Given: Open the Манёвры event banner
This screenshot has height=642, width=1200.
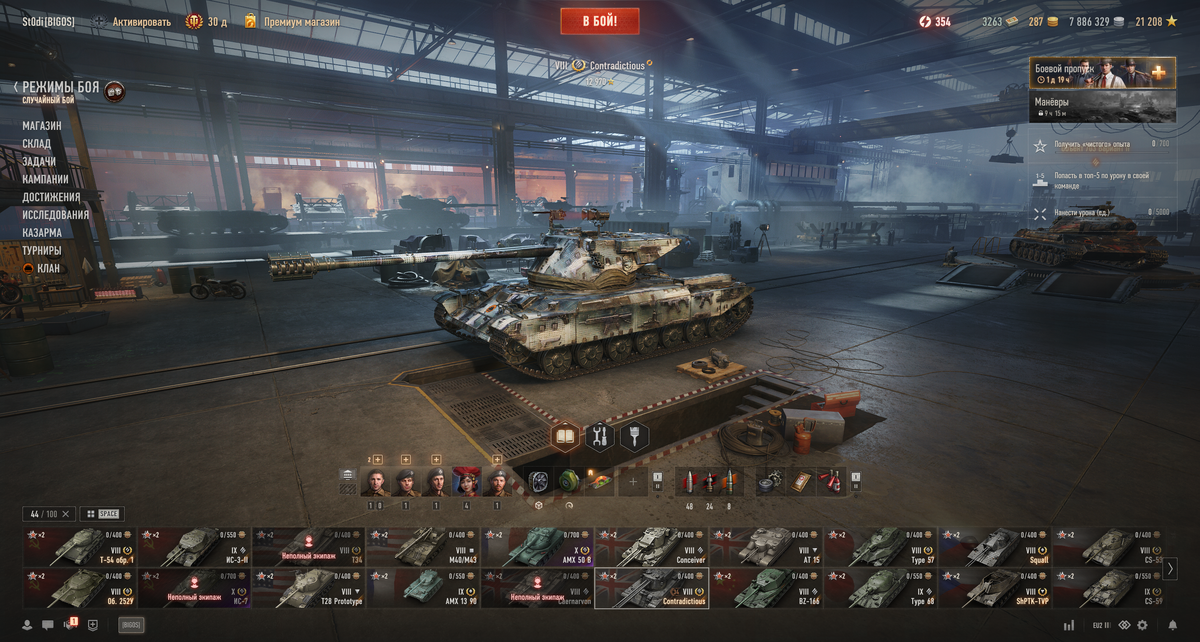Looking at the screenshot, I should coord(1102,107).
